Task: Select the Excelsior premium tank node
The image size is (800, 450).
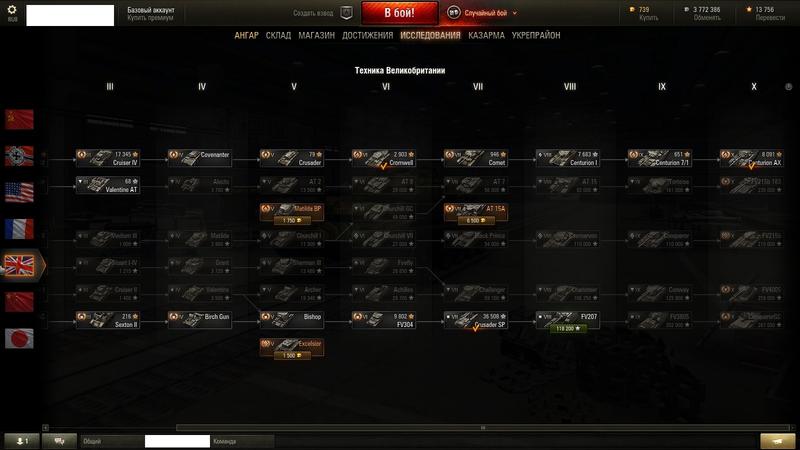Action: 291,346
